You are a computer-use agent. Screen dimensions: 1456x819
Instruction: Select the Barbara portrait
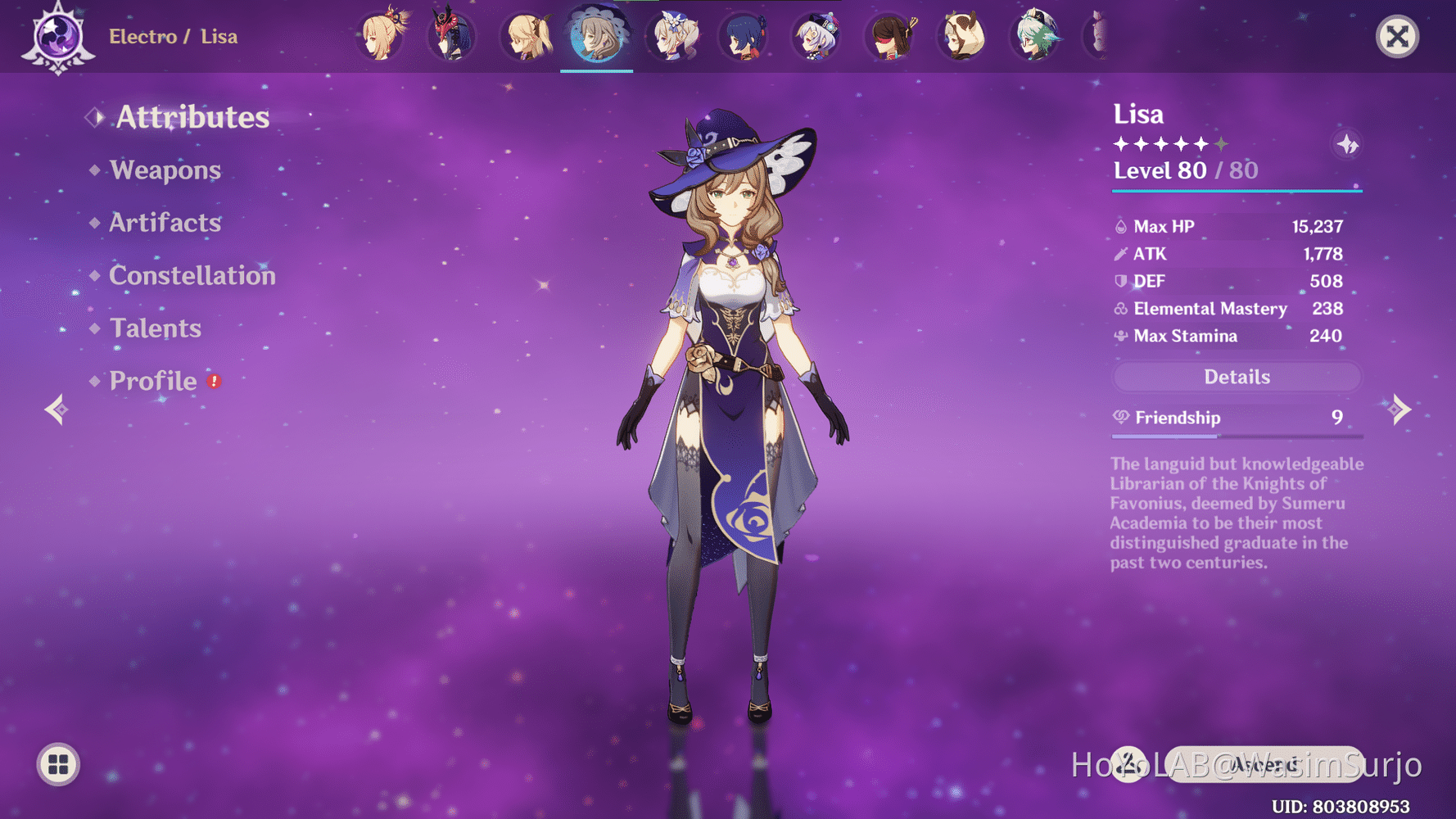point(674,36)
